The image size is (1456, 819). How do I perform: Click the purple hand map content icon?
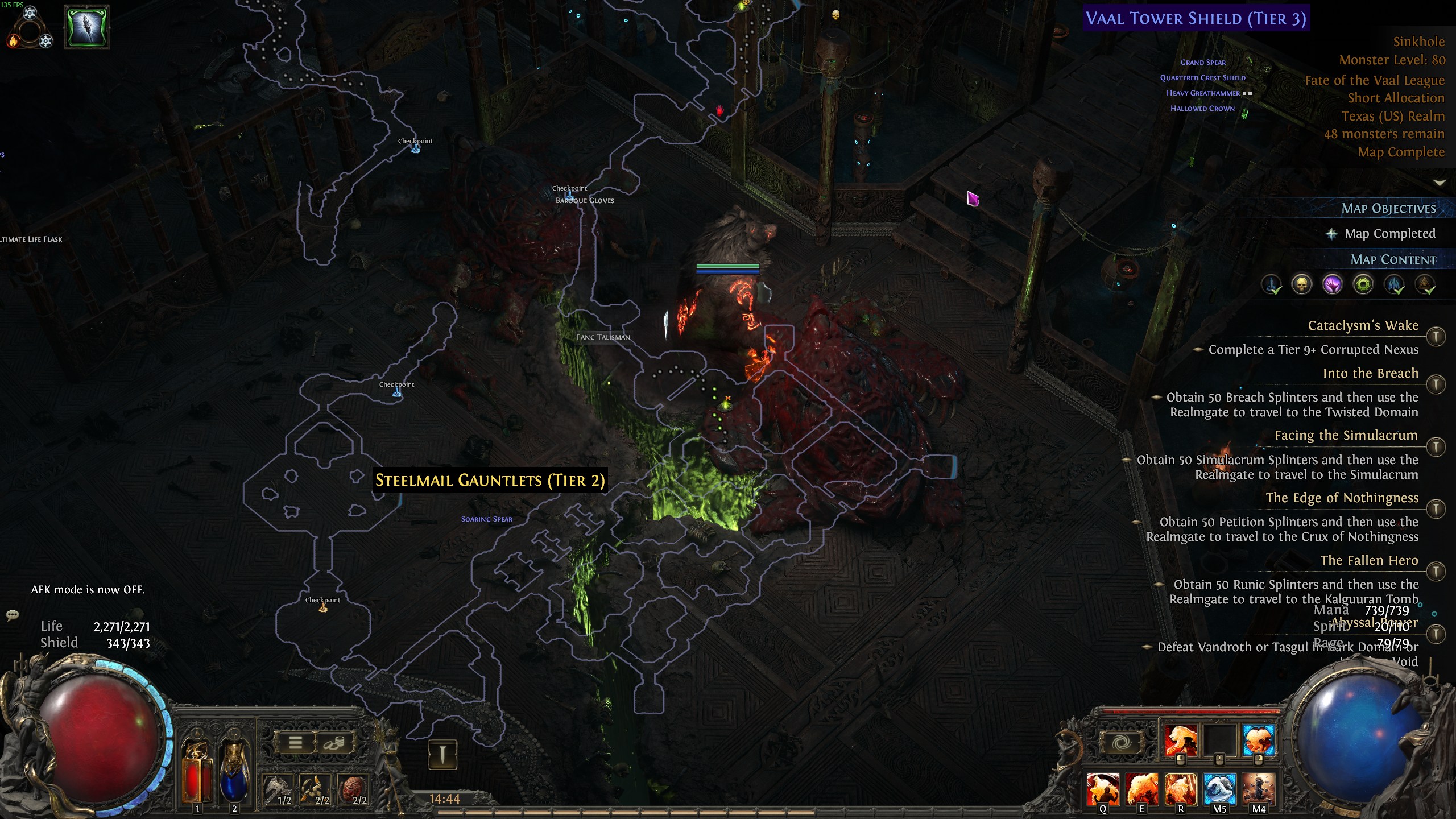(1332, 284)
